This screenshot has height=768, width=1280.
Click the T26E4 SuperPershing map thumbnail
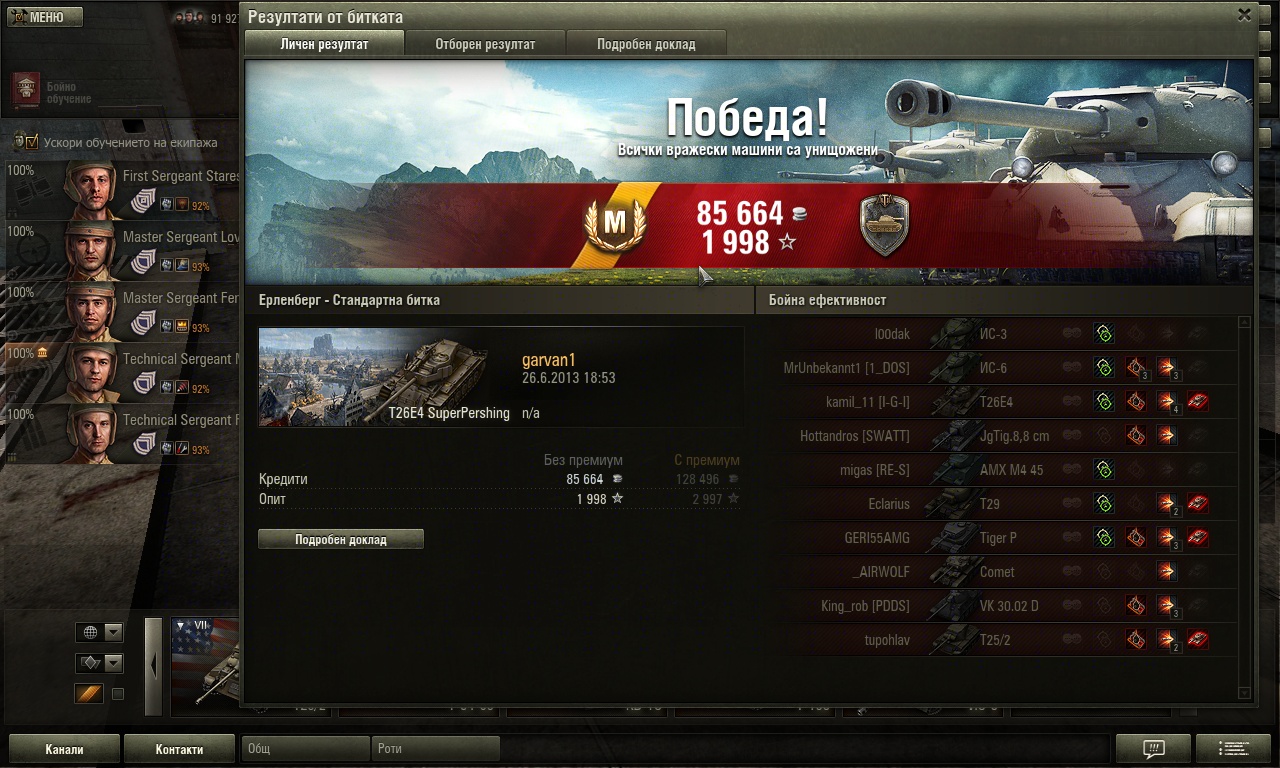click(x=372, y=376)
